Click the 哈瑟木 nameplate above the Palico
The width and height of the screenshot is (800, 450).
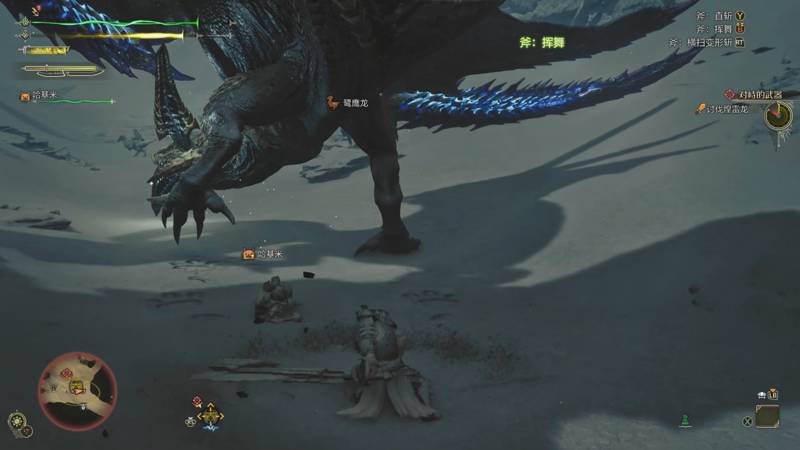tap(264, 255)
